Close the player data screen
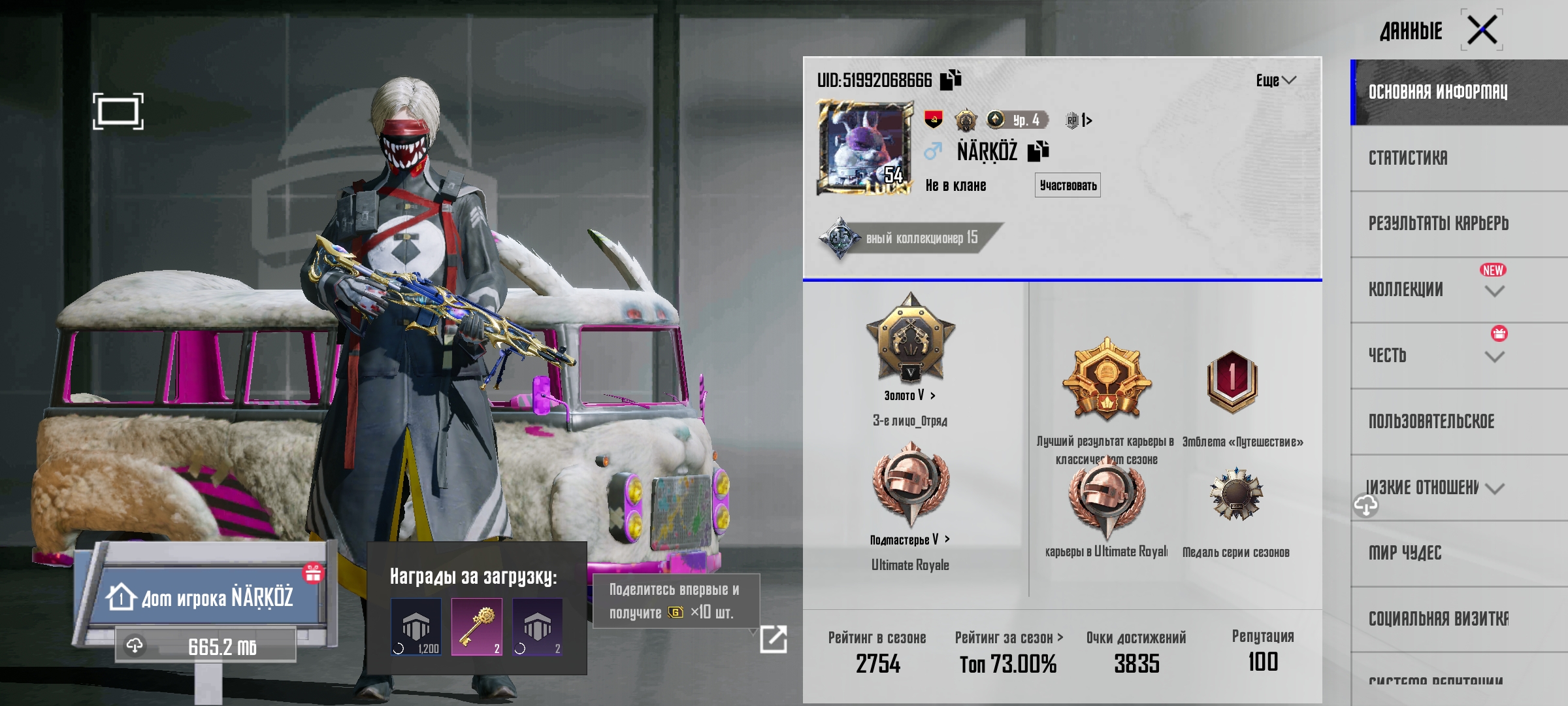The image size is (1568, 706). 1482,30
